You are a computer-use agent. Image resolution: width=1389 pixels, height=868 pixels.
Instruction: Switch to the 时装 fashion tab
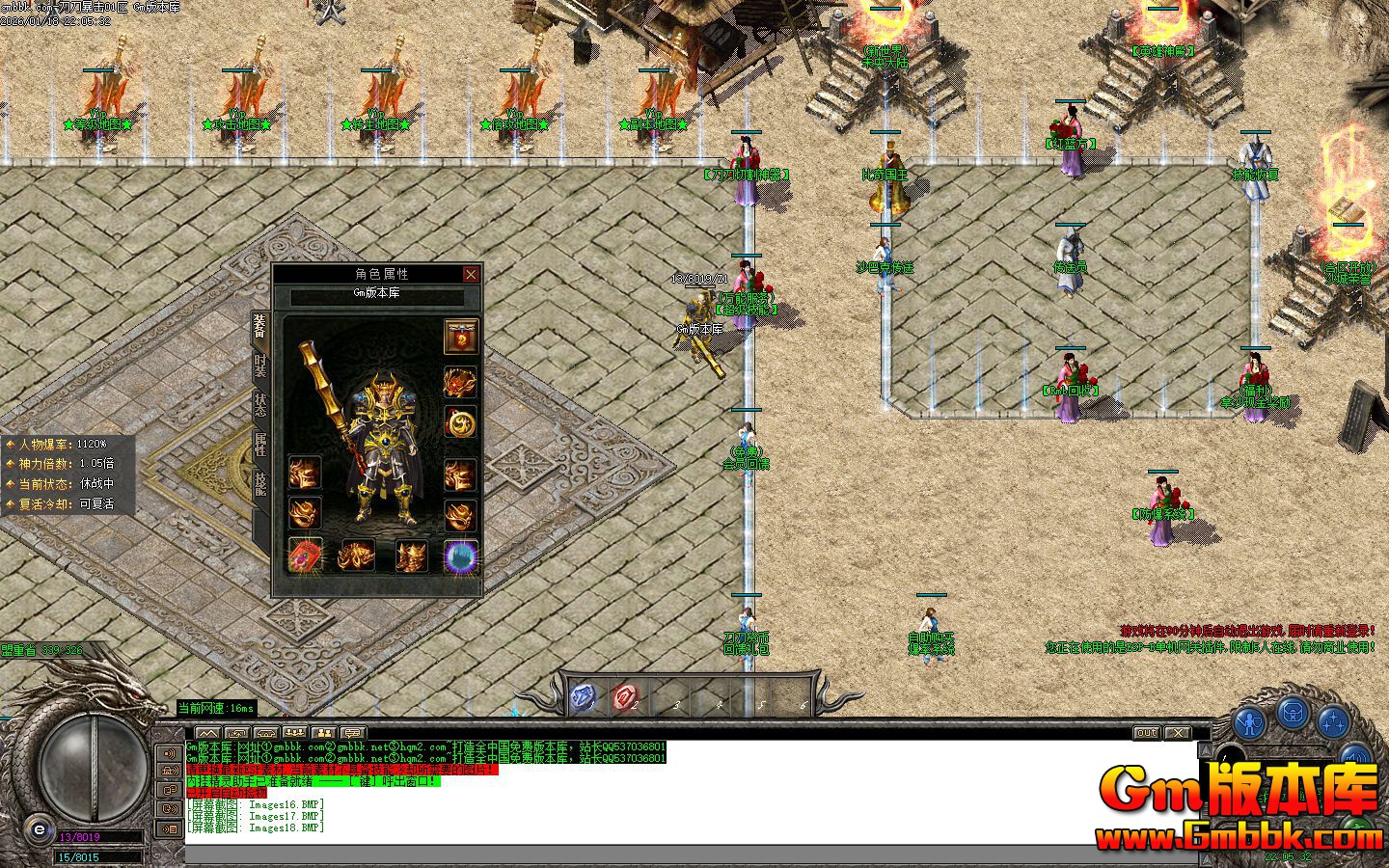[260, 366]
